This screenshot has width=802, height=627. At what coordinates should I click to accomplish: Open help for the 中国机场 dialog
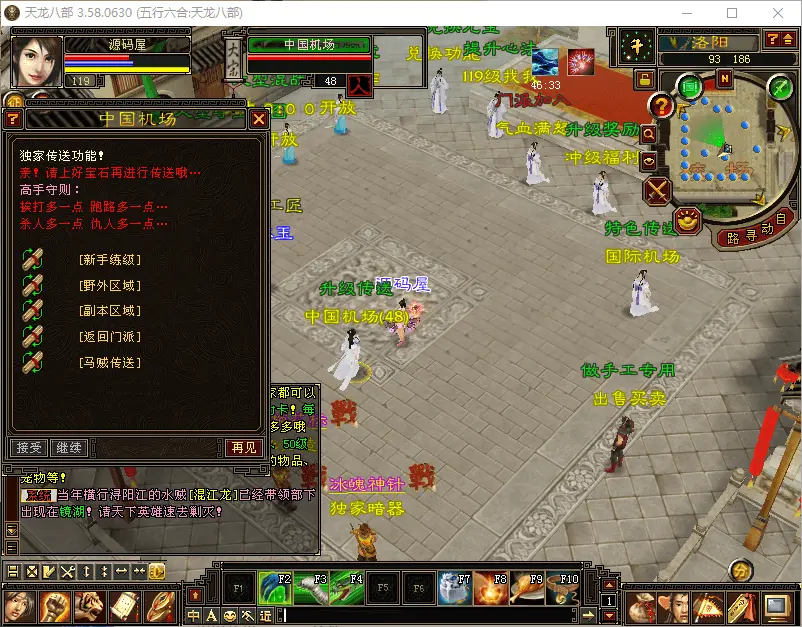point(13,119)
